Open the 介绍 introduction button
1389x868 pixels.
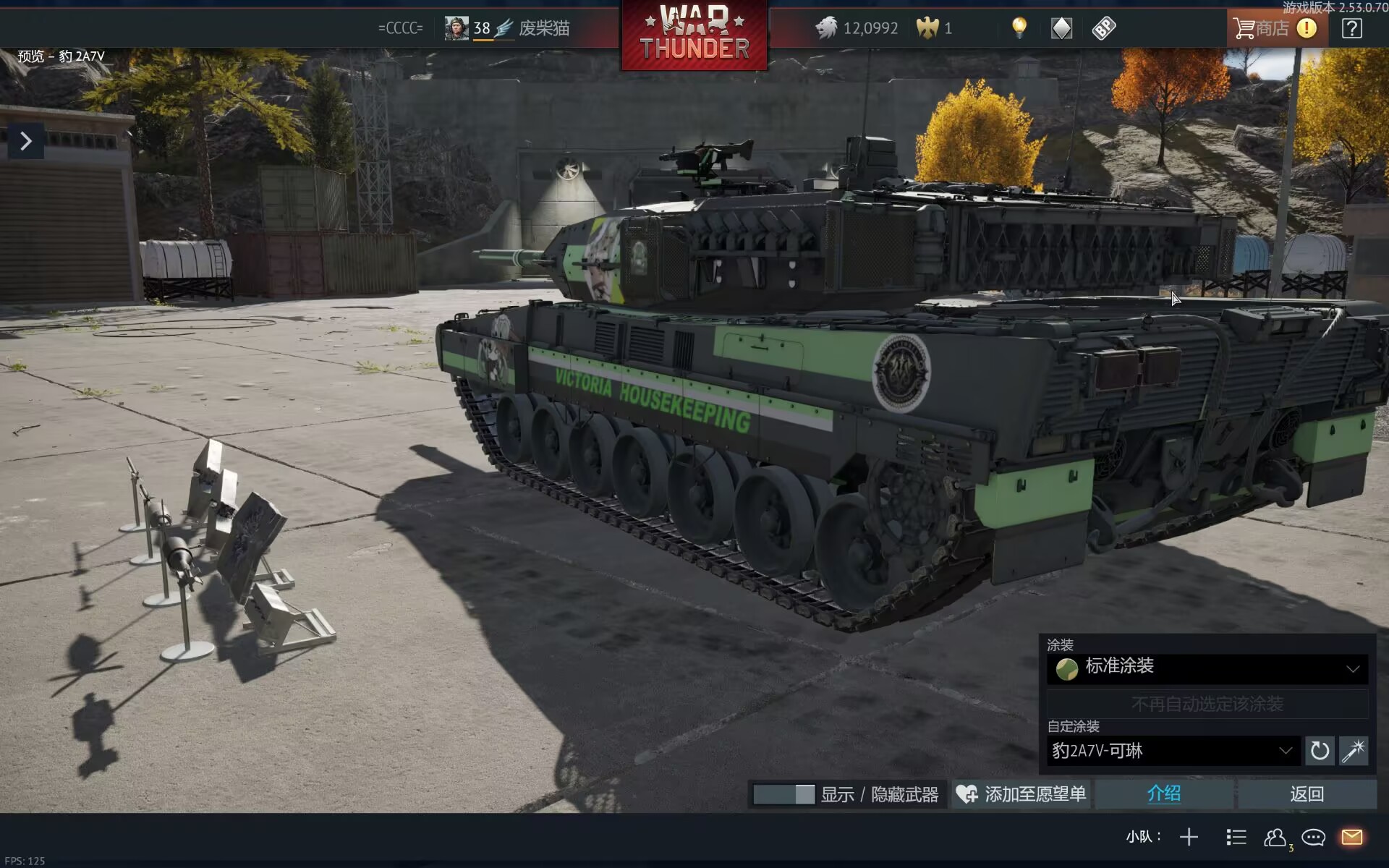coord(1163,794)
